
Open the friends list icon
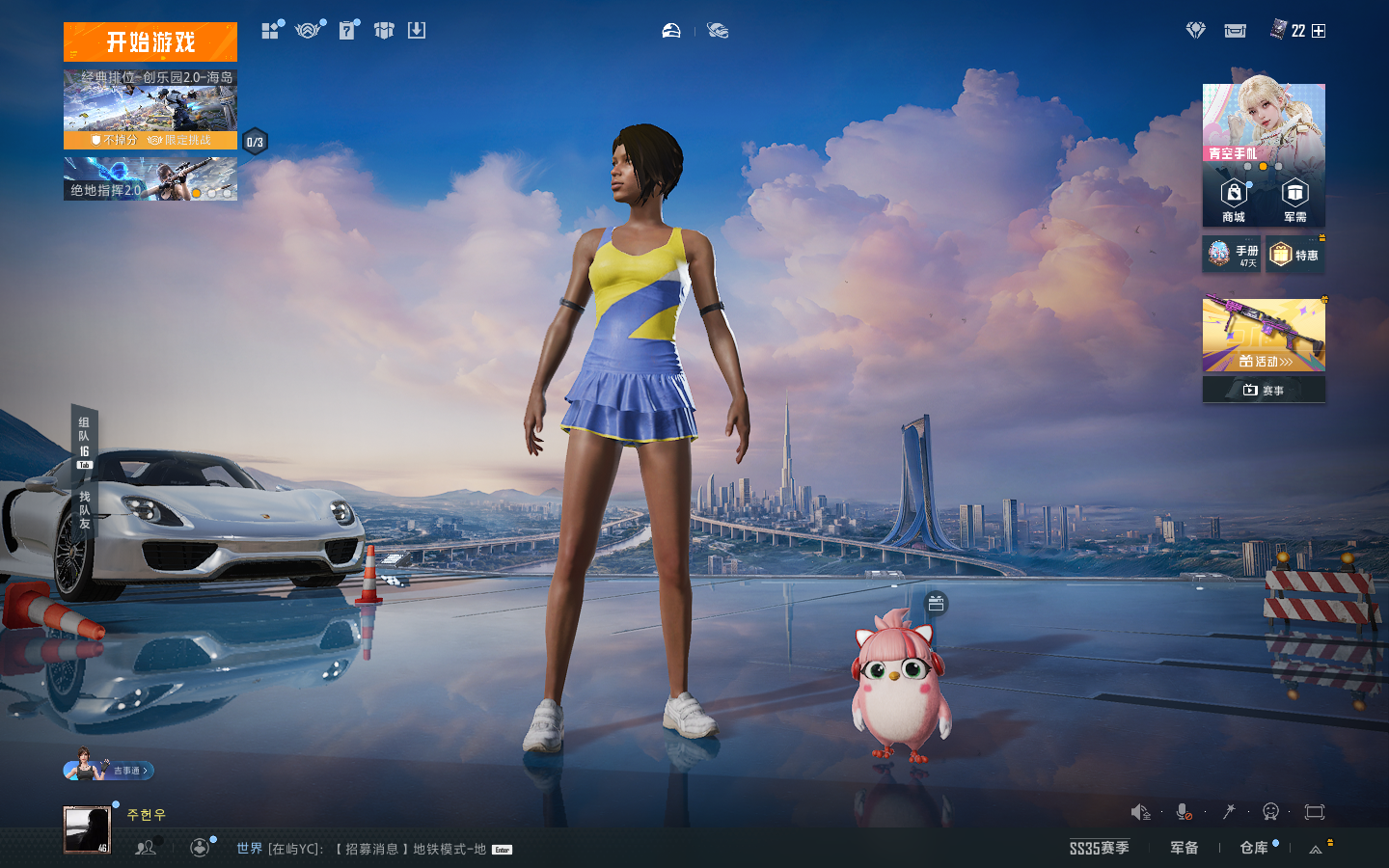click(146, 848)
